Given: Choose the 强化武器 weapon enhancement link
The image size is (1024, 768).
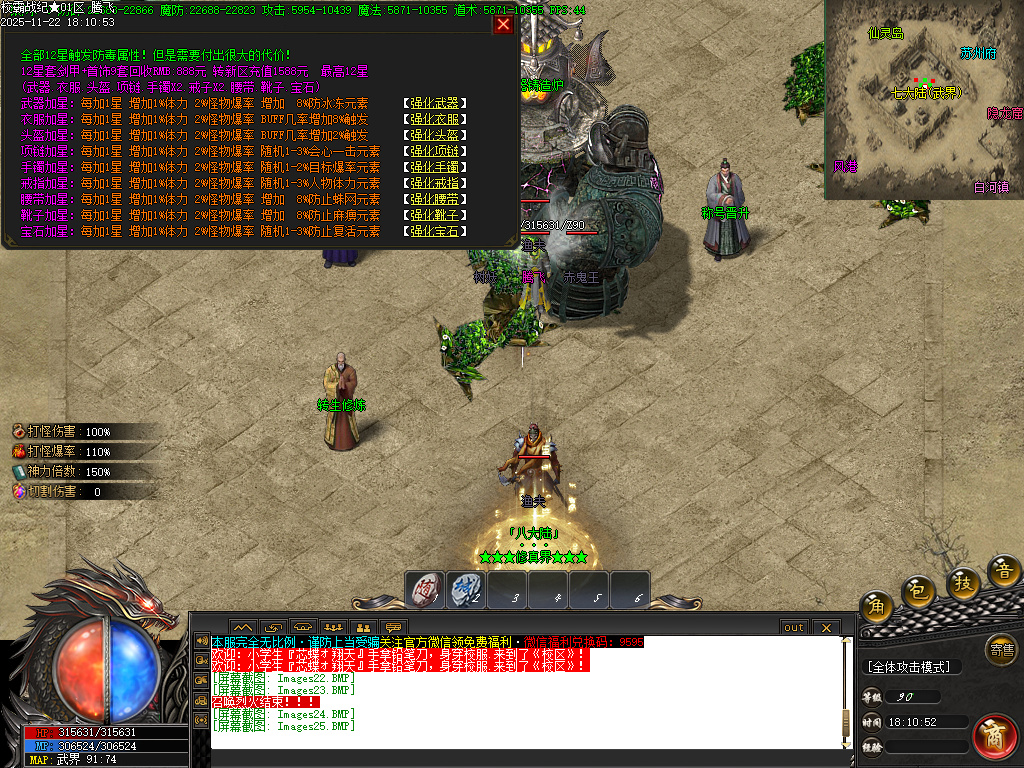Looking at the screenshot, I should click(435, 103).
